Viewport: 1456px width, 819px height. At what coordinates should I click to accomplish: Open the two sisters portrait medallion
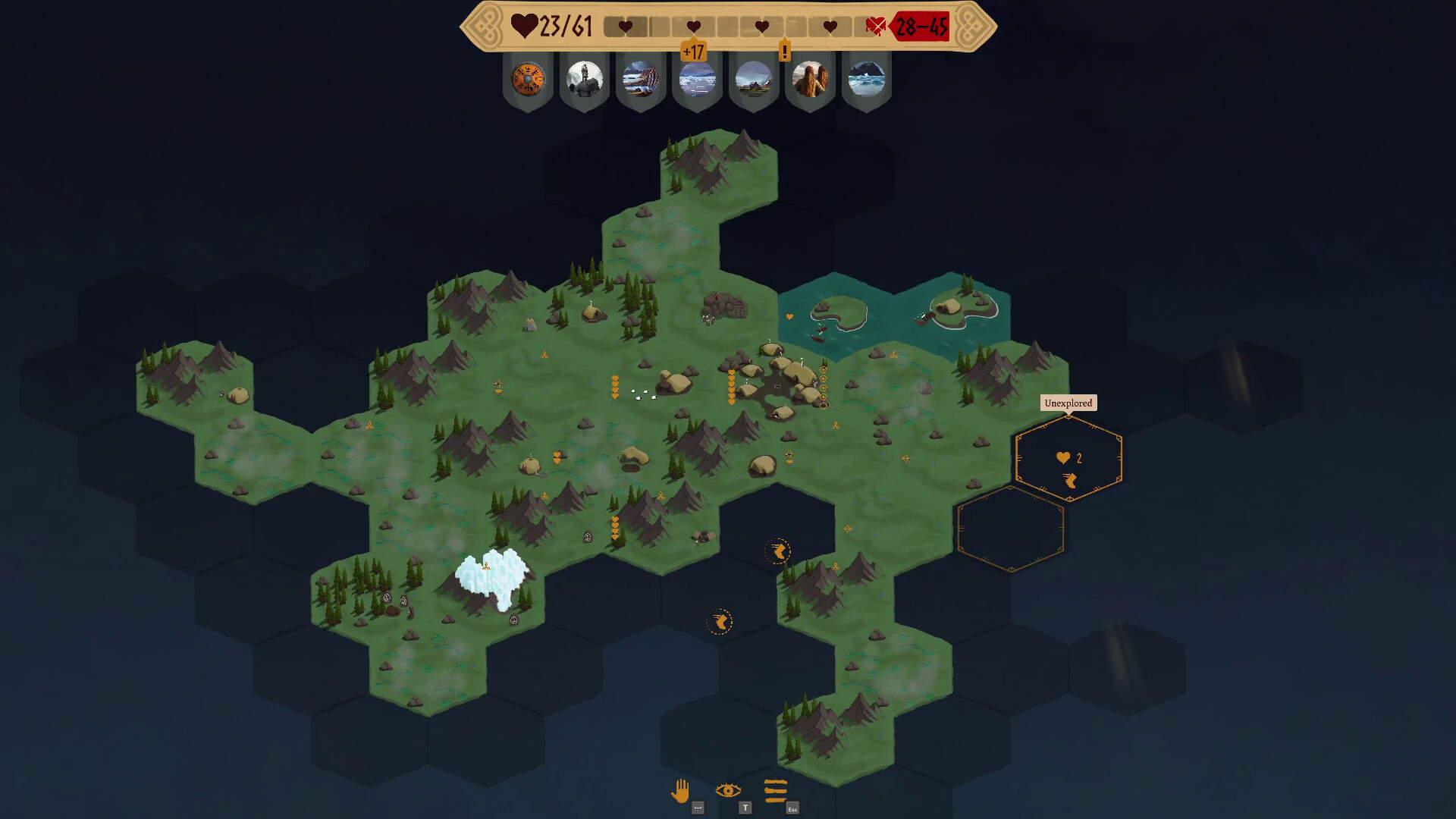(x=811, y=79)
